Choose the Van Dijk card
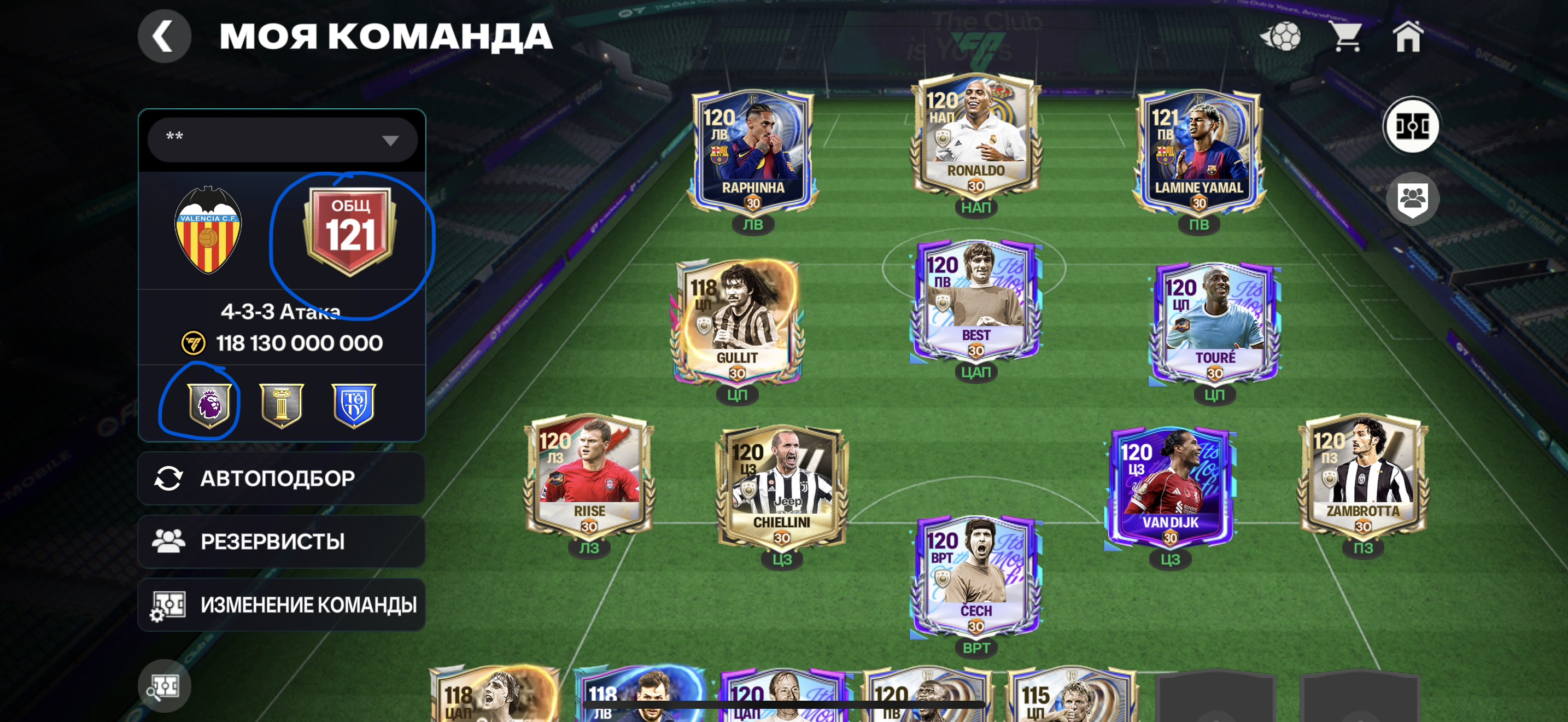The height and width of the screenshot is (722, 1568). pos(1170,487)
